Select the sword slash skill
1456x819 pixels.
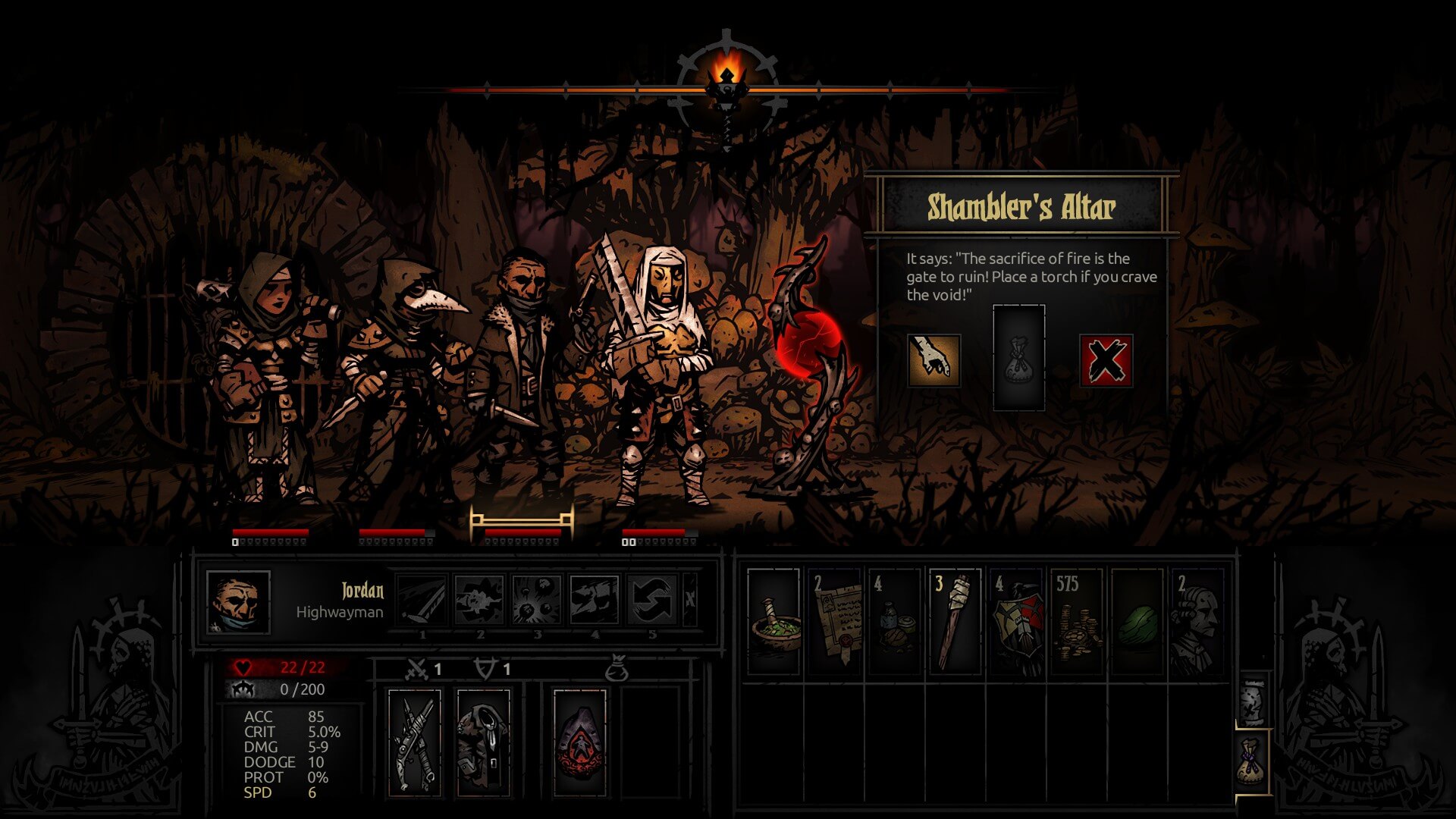pos(422,600)
